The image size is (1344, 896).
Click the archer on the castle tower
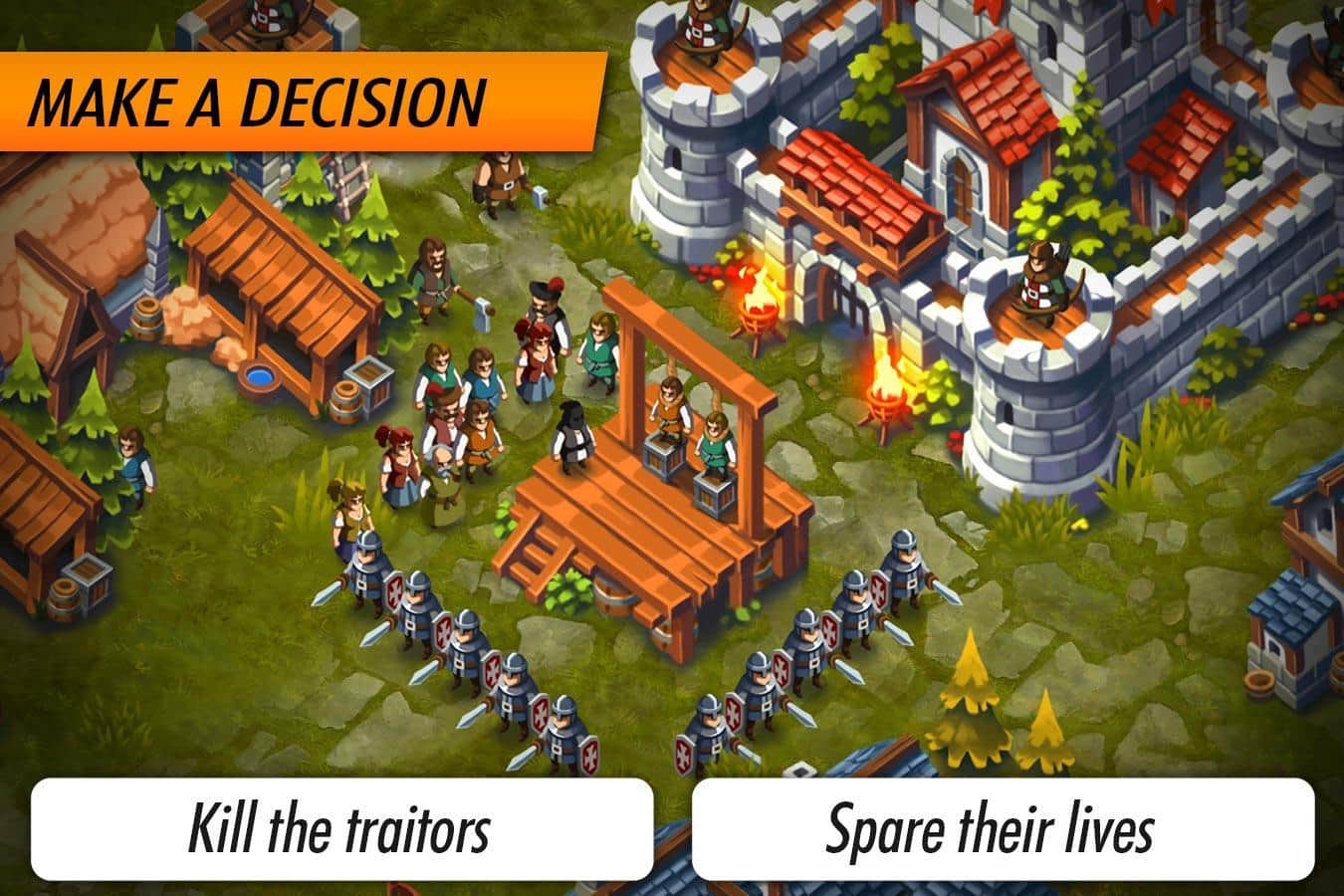pos(1035,279)
